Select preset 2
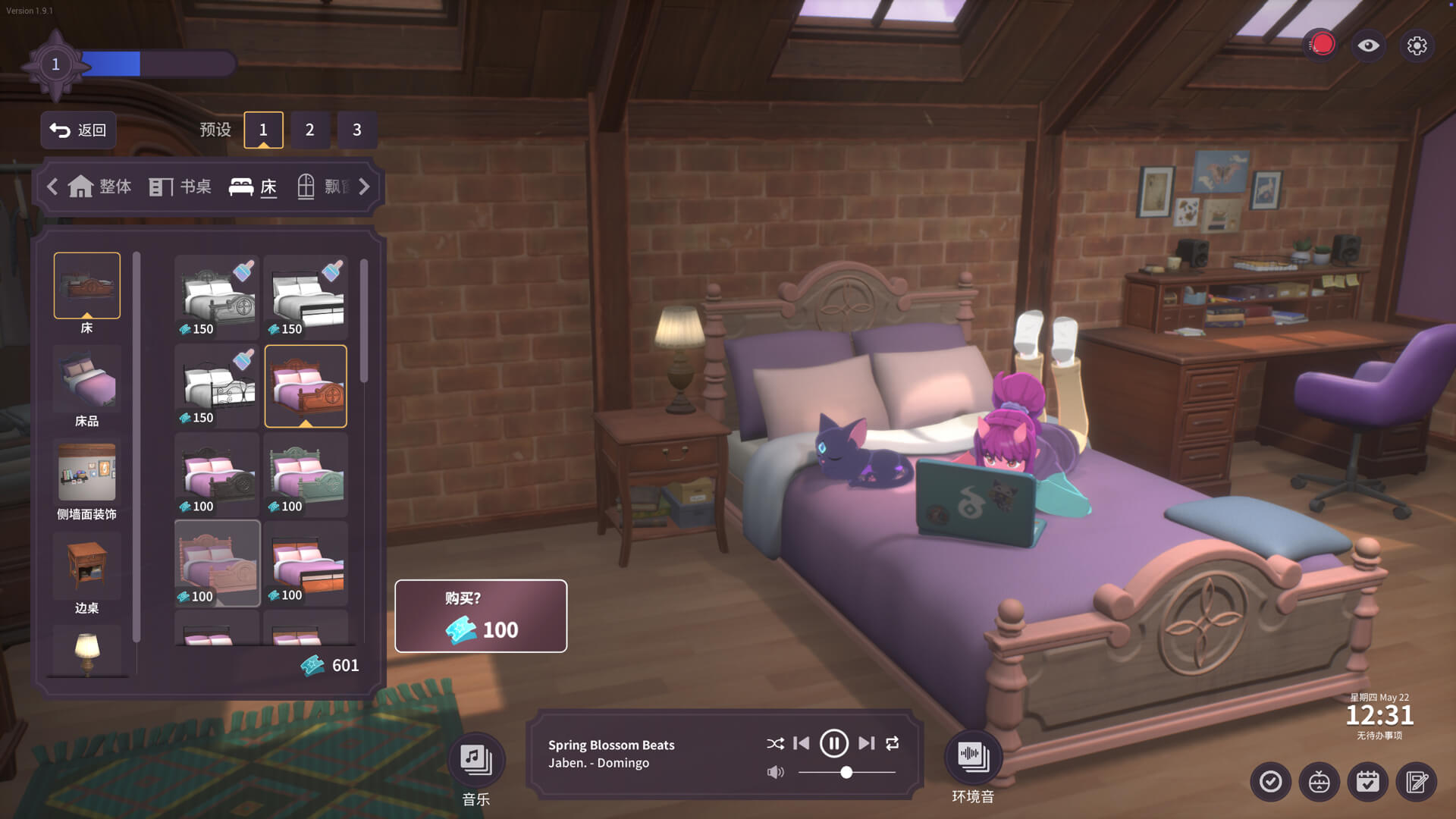 [309, 130]
